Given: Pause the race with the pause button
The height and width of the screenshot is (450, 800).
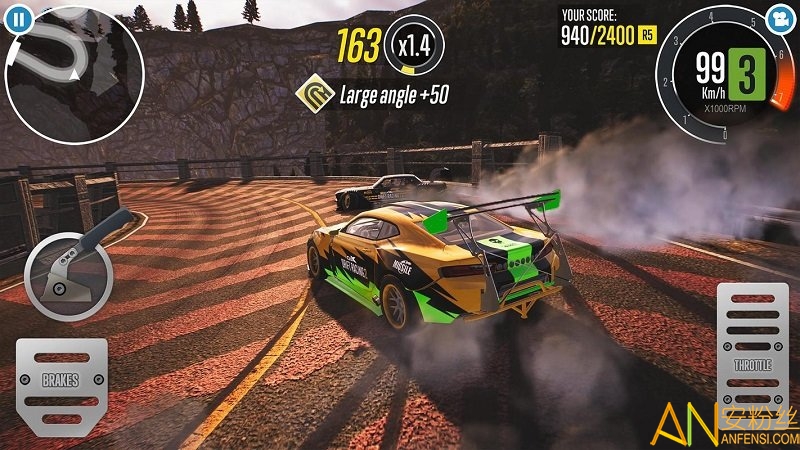Looking at the screenshot, I should [x=21, y=16].
